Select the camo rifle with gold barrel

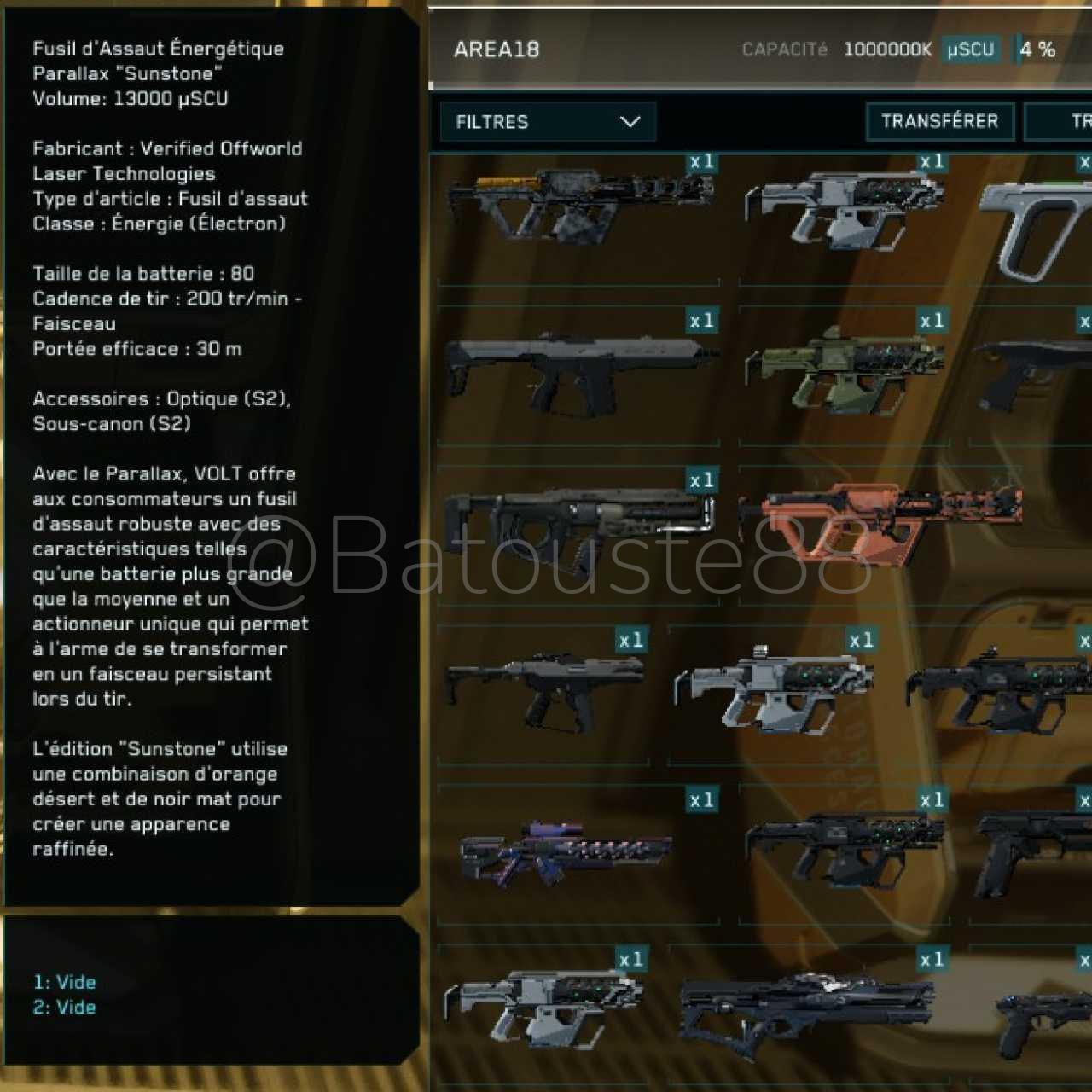[x=578, y=207]
